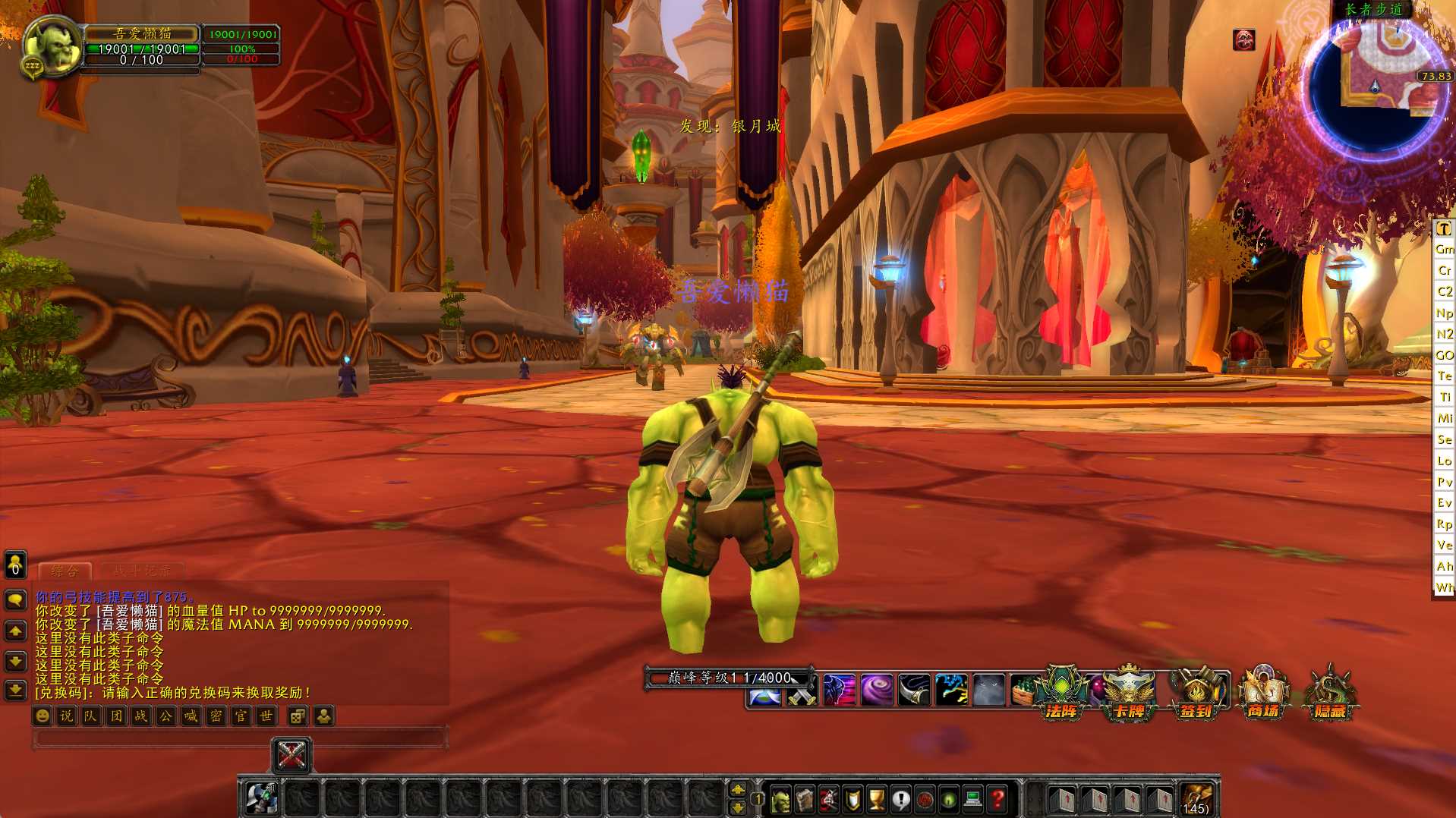Open the 商场 shop button
The width and height of the screenshot is (1456, 818).
click(x=1263, y=693)
